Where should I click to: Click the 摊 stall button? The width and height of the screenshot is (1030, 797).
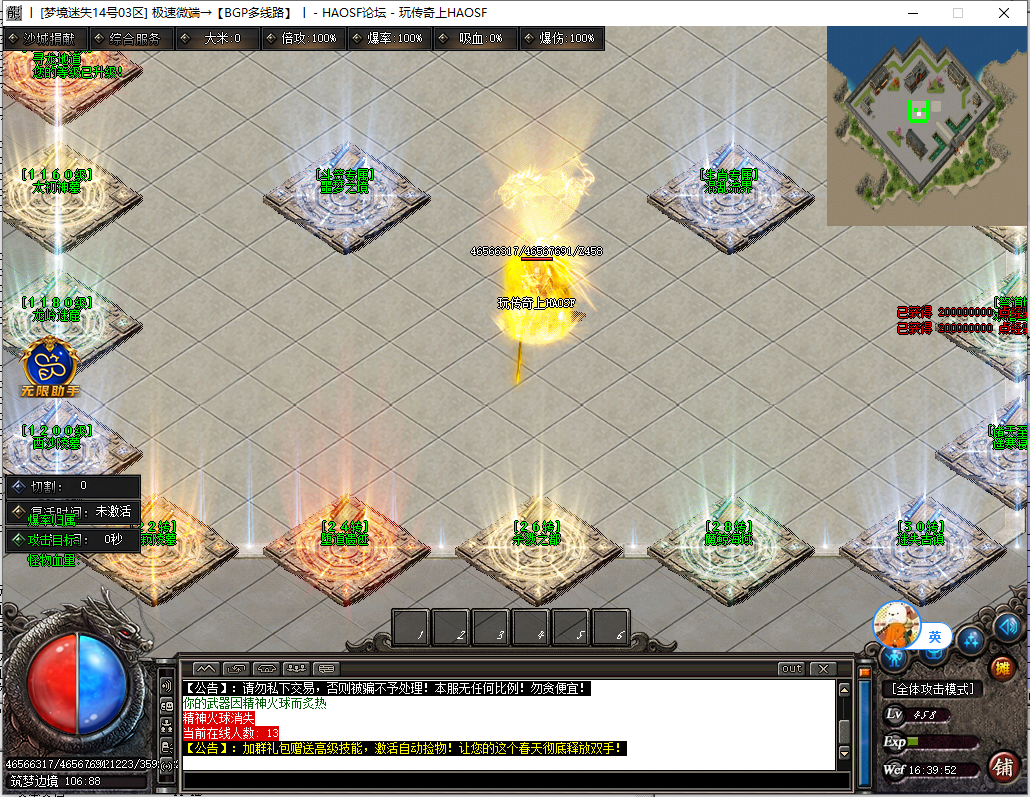[1001, 668]
